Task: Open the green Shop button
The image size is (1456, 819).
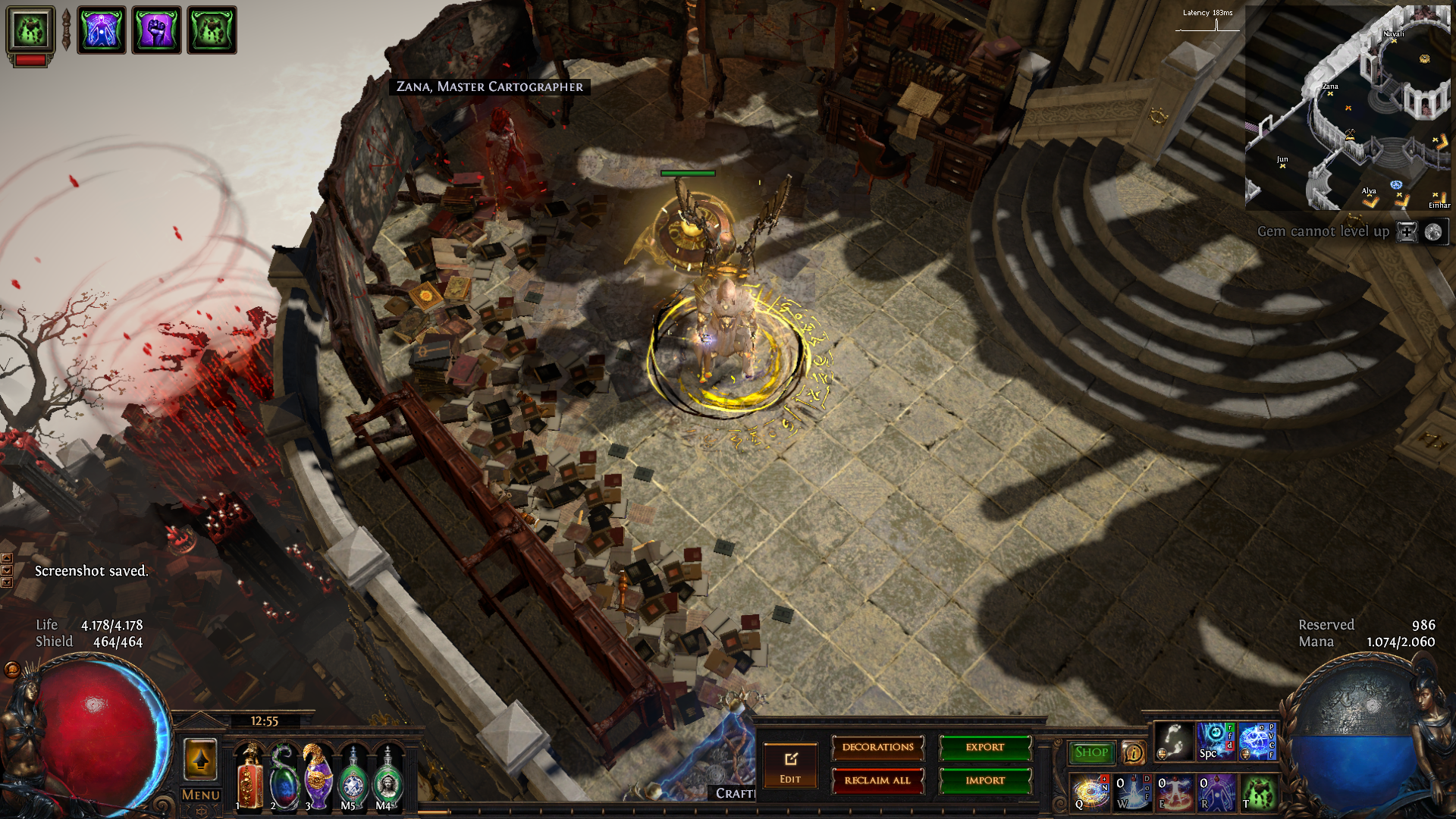Action: tap(1091, 752)
